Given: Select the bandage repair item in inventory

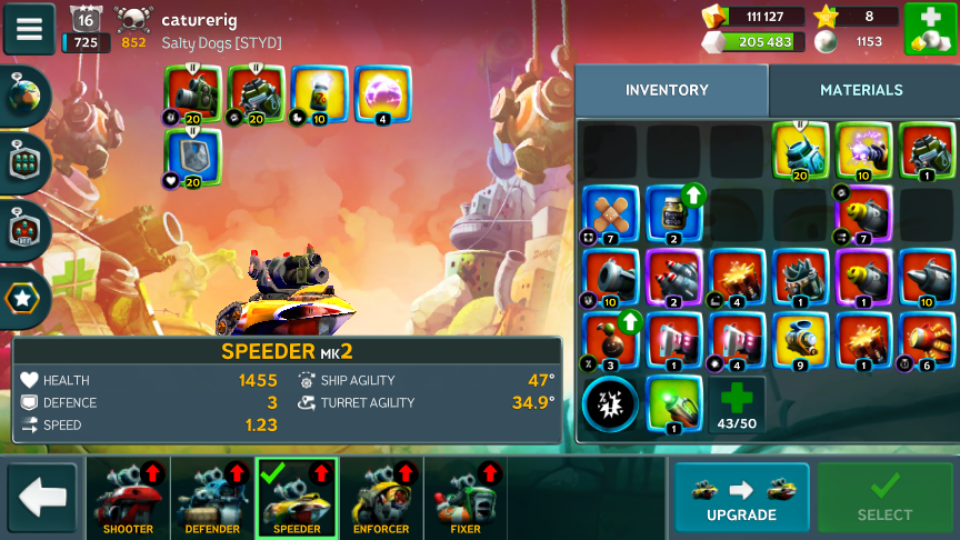Looking at the screenshot, I should coord(611,214).
